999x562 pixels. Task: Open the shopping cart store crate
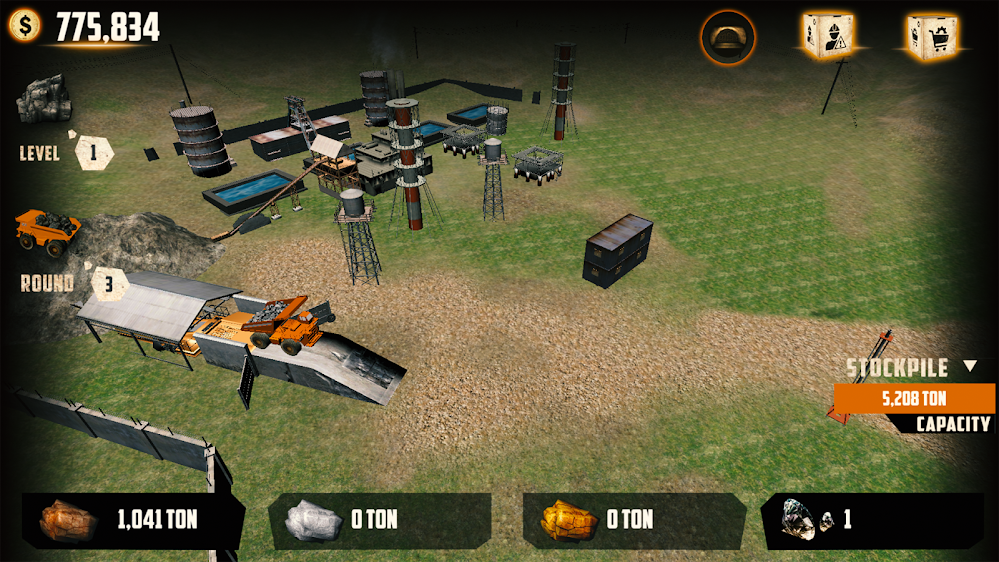931,36
